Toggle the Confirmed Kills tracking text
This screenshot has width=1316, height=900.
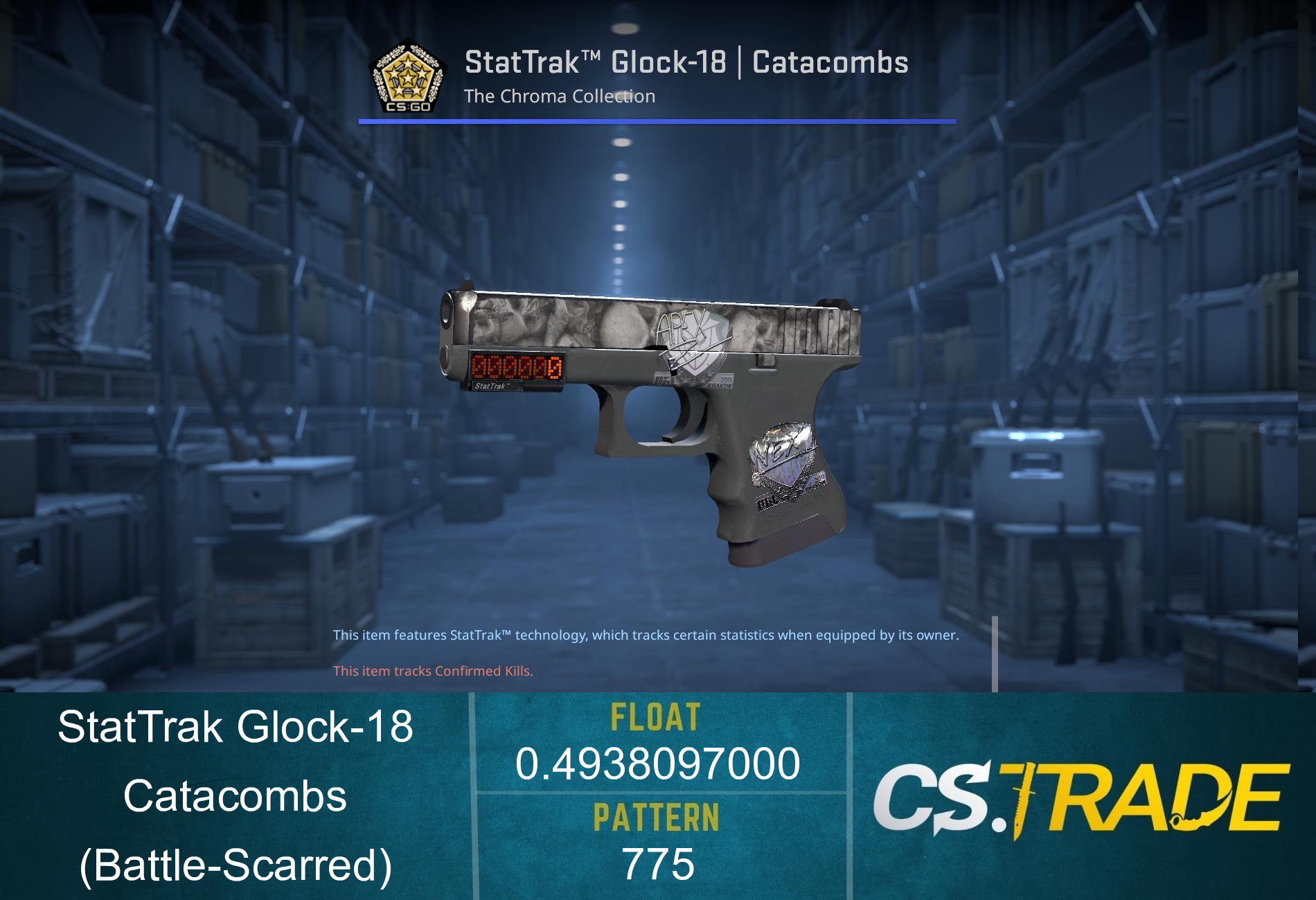pyautogui.click(x=433, y=670)
